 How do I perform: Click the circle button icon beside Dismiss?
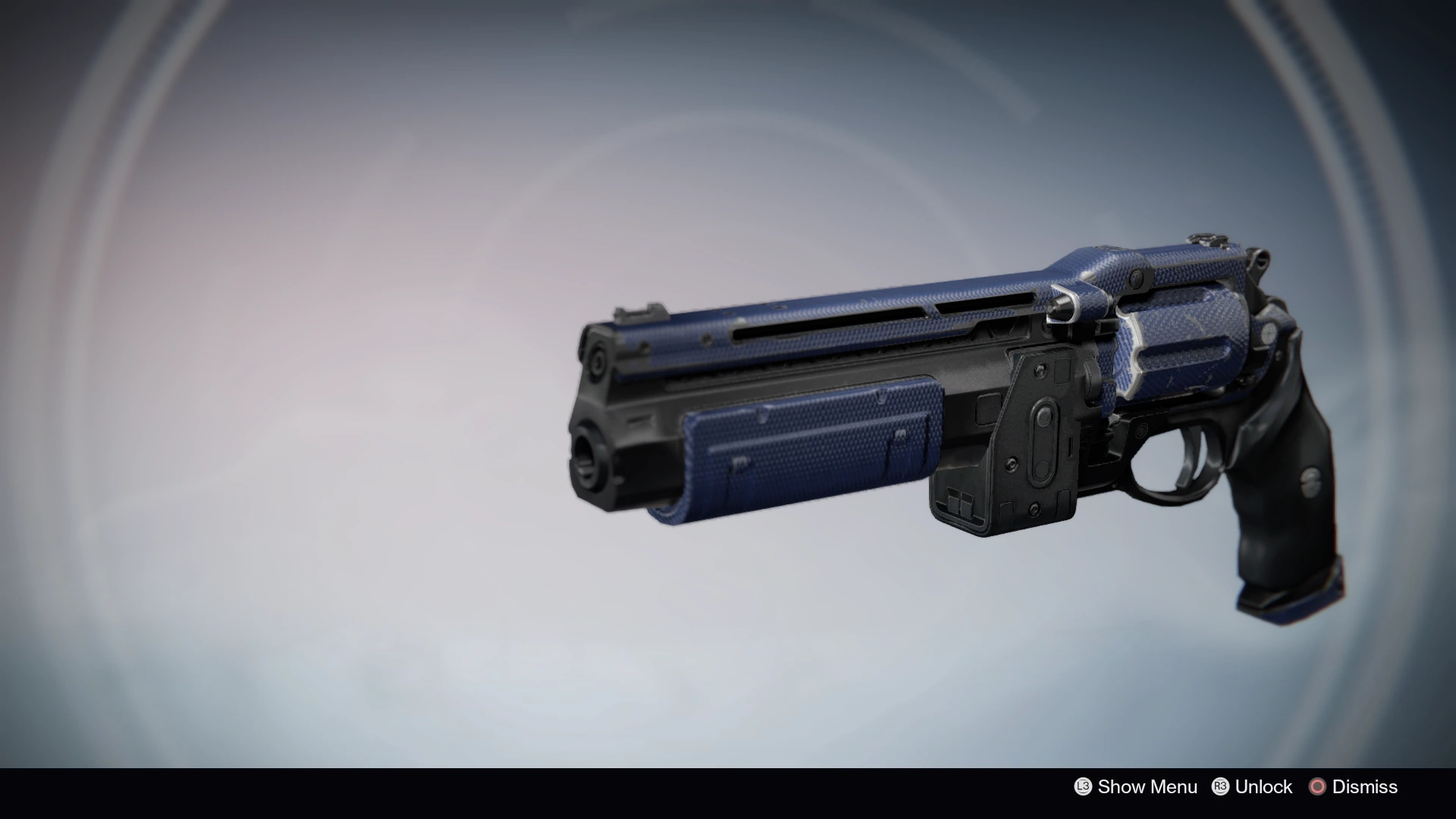(x=1316, y=787)
